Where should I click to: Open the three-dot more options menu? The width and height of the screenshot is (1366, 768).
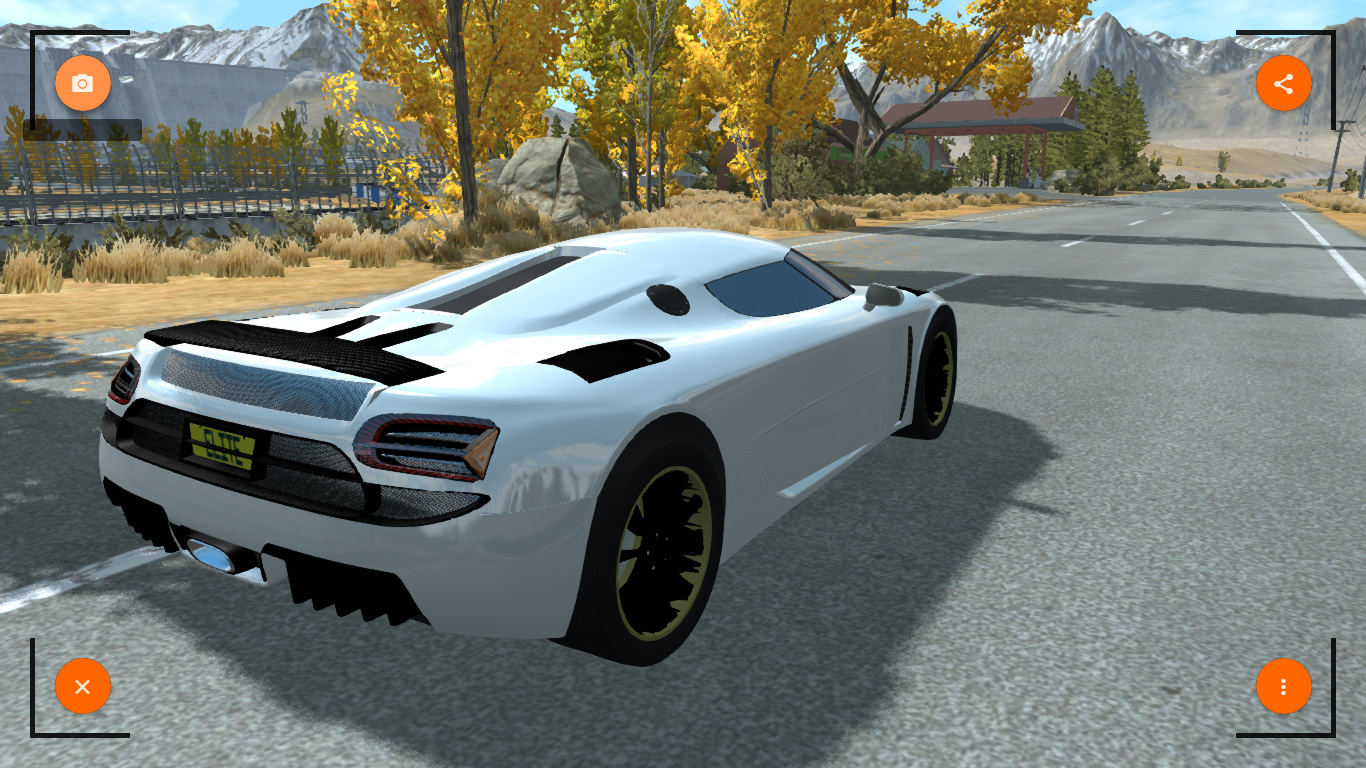click(x=1284, y=687)
